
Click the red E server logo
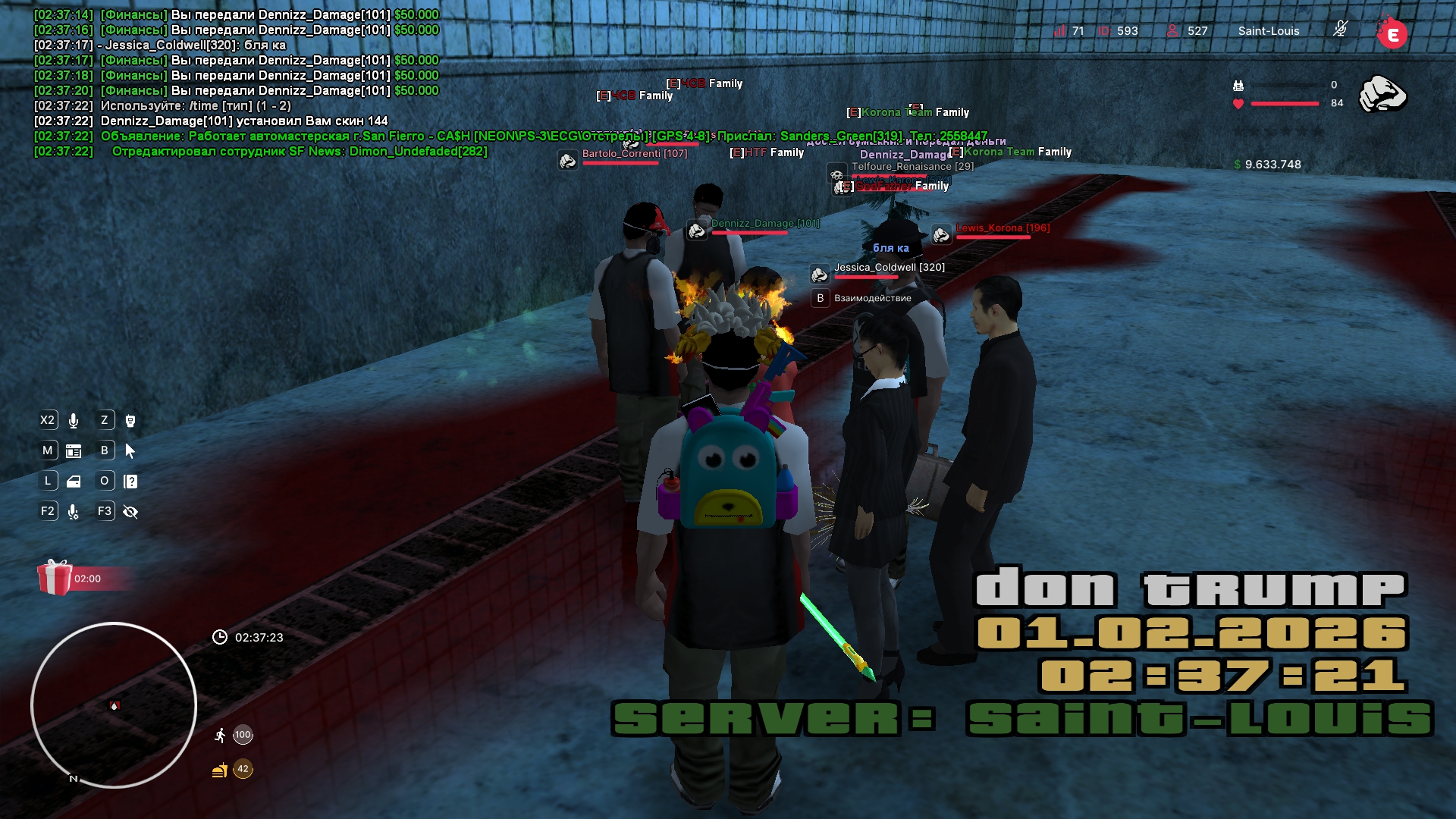(1392, 33)
